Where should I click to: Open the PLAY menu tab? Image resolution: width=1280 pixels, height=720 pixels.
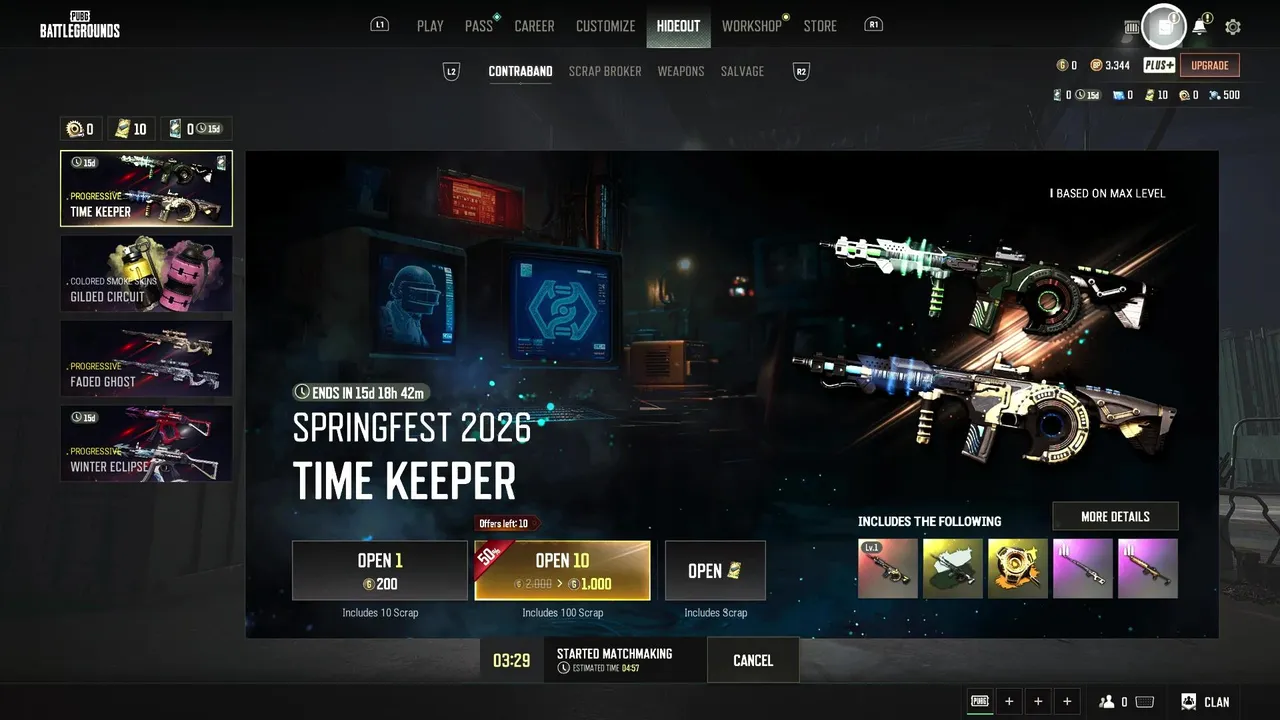point(430,26)
